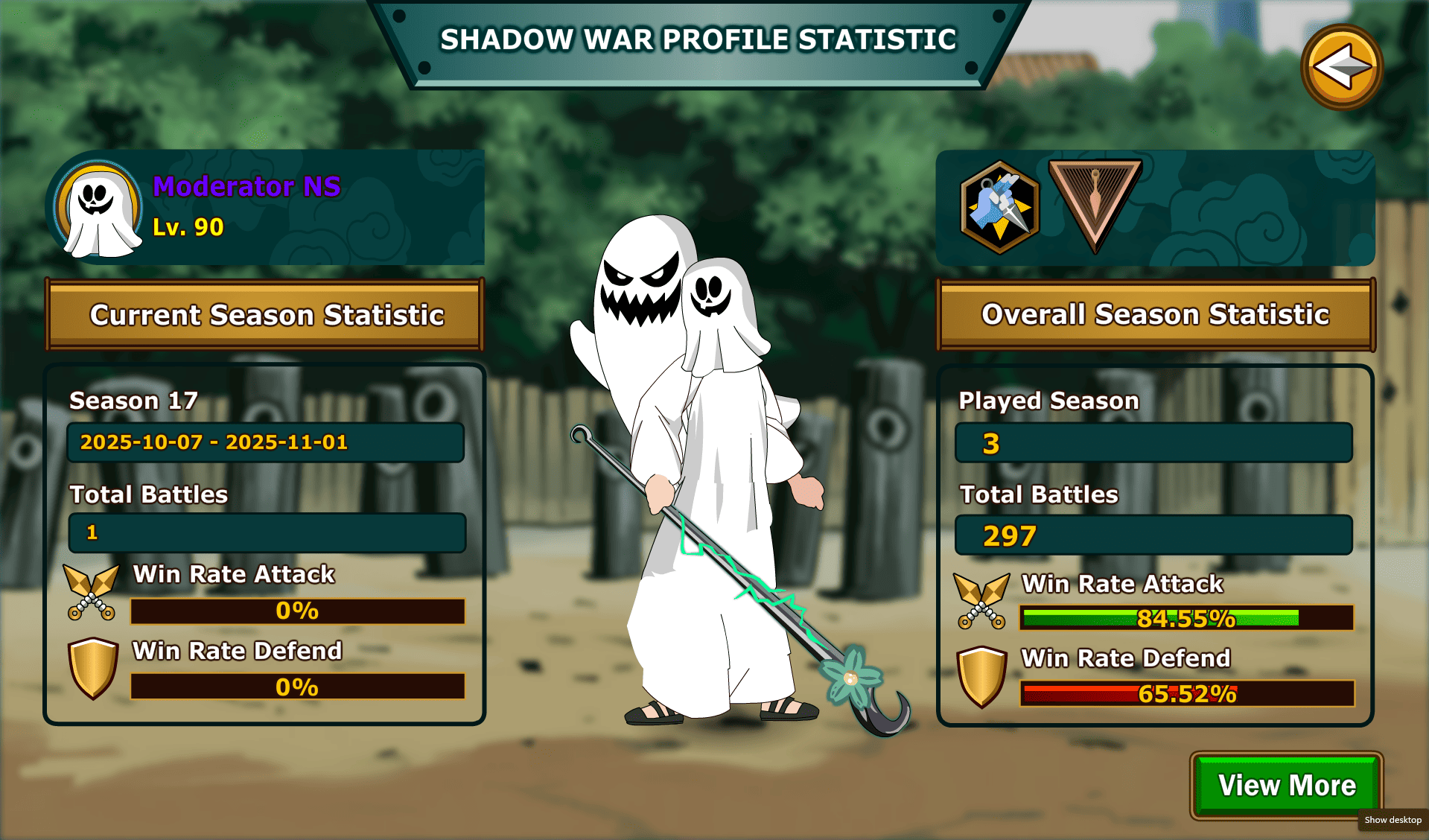
Task: Select the triangular kunai rank emblem
Action: click(x=1095, y=203)
